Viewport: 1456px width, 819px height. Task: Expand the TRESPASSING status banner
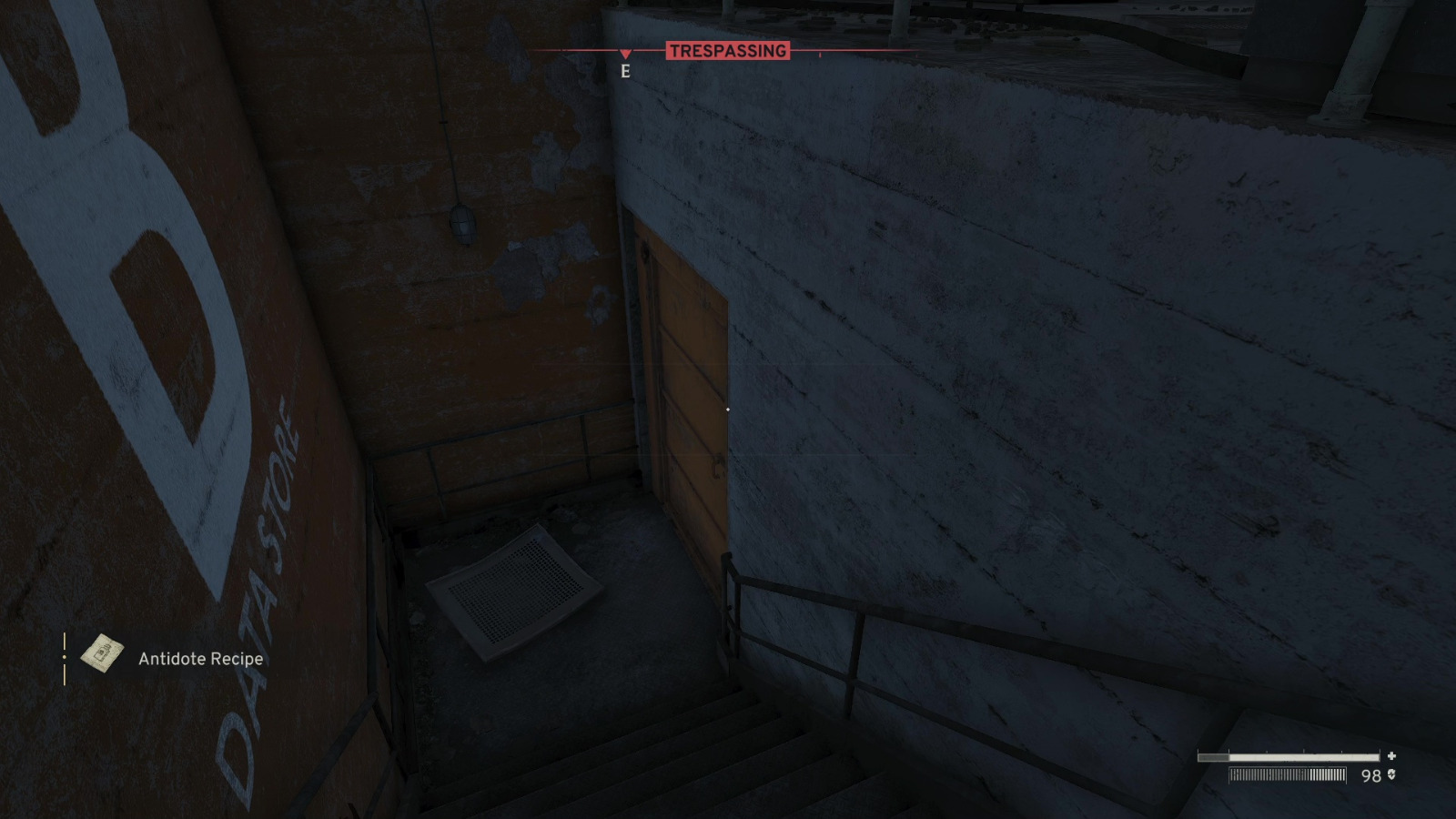[x=728, y=52]
